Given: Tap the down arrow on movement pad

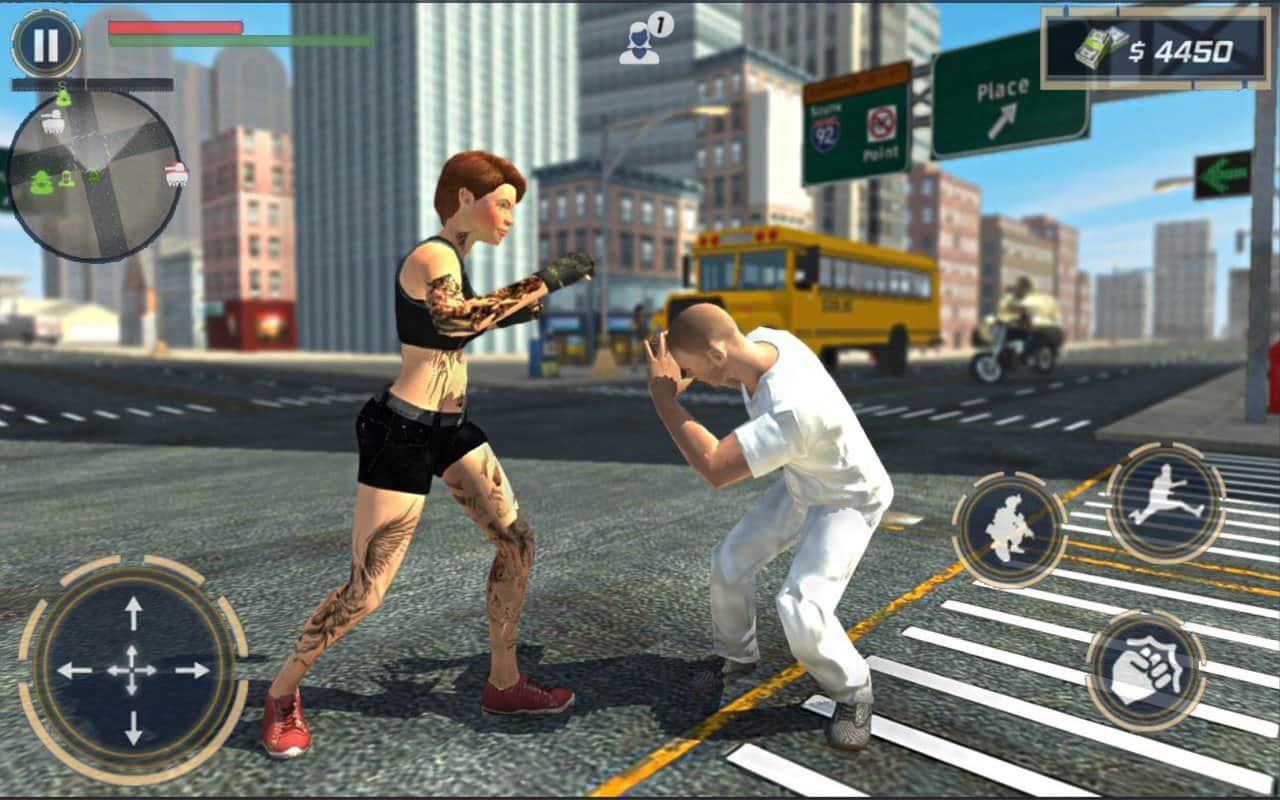Looking at the screenshot, I should point(132,728).
